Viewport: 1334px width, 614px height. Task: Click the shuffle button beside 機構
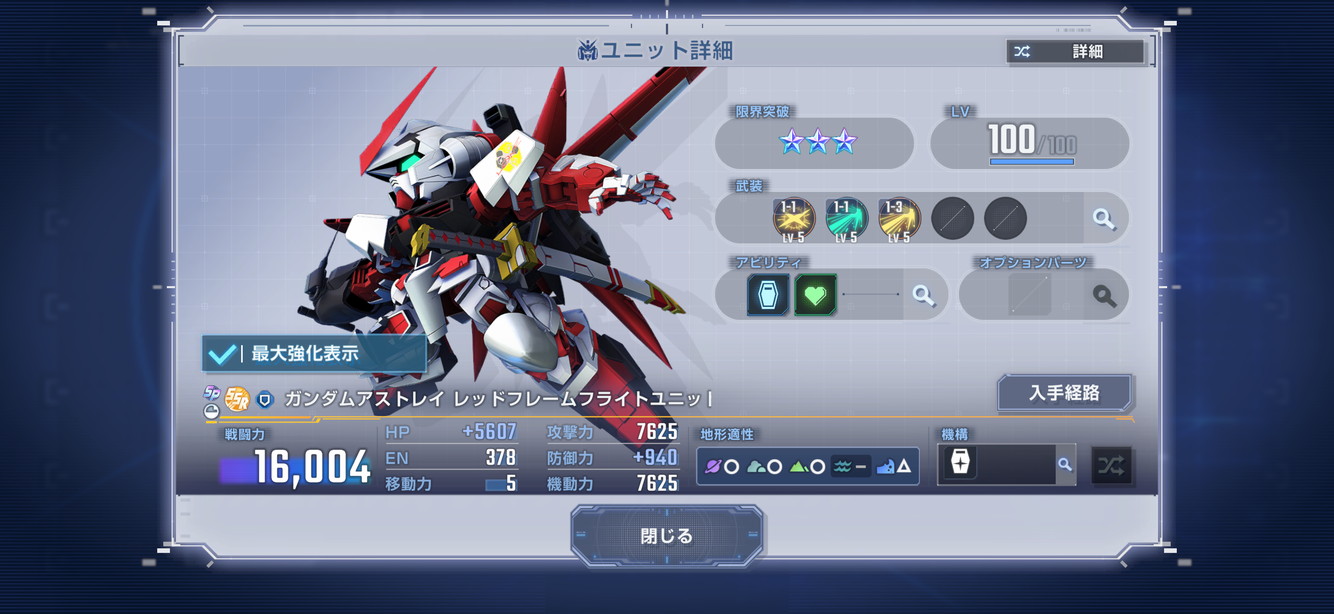tap(1111, 465)
